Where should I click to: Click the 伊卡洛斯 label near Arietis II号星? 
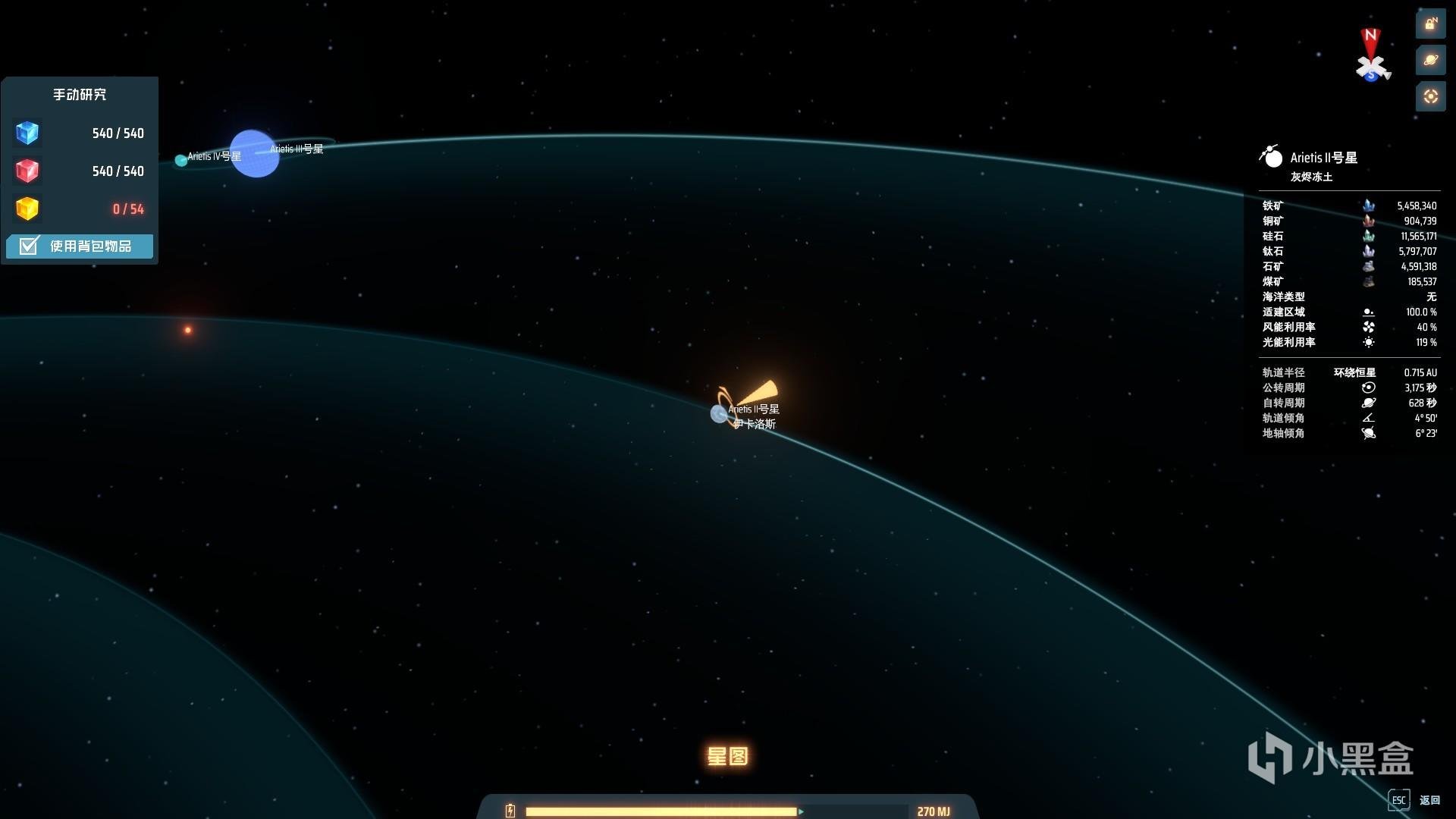[755, 423]
